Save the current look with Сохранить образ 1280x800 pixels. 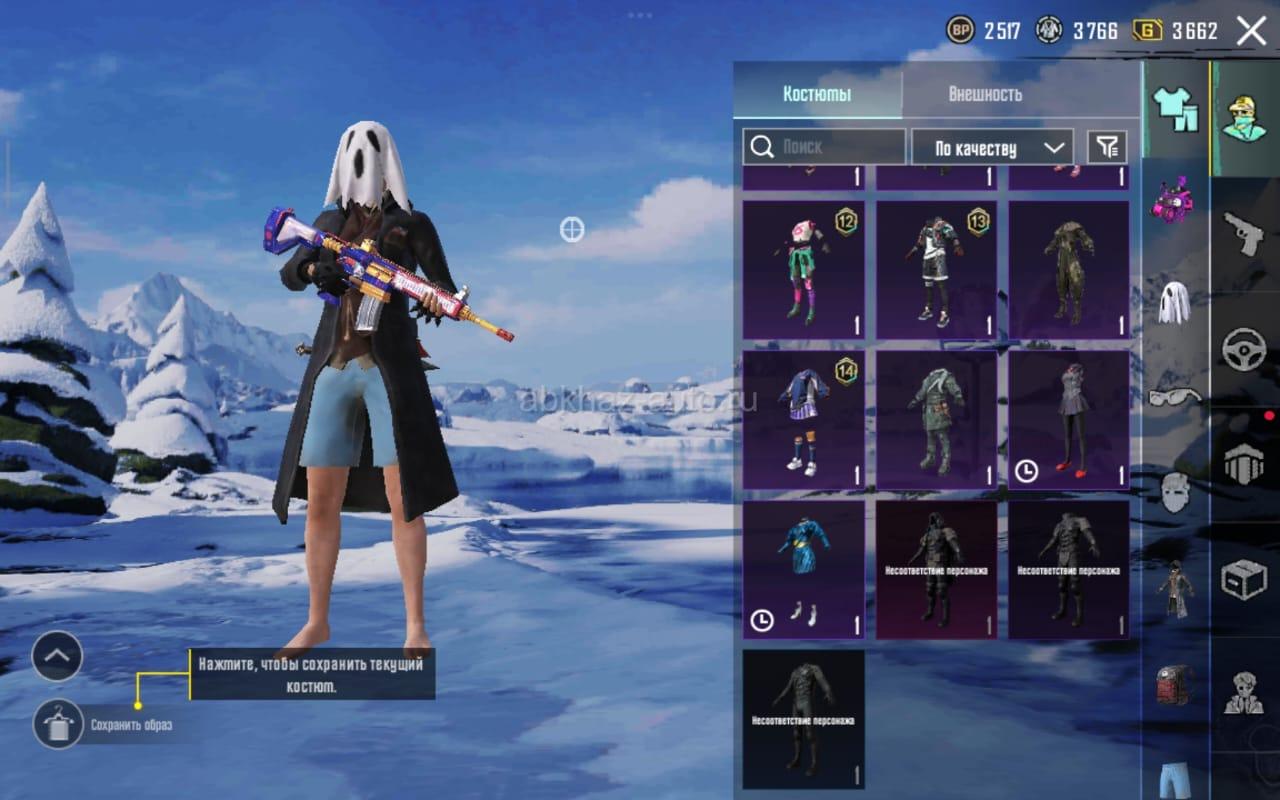(58, 724)
